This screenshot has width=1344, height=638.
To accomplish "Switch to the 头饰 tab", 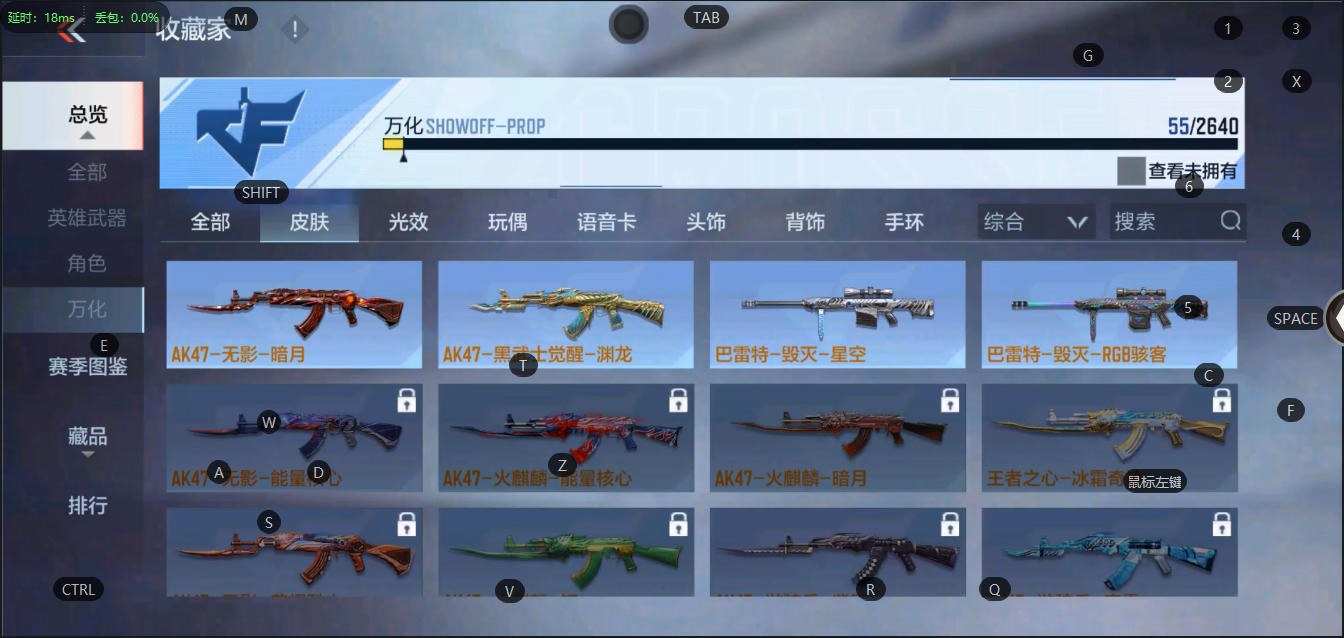I will (x=706, y=222).
